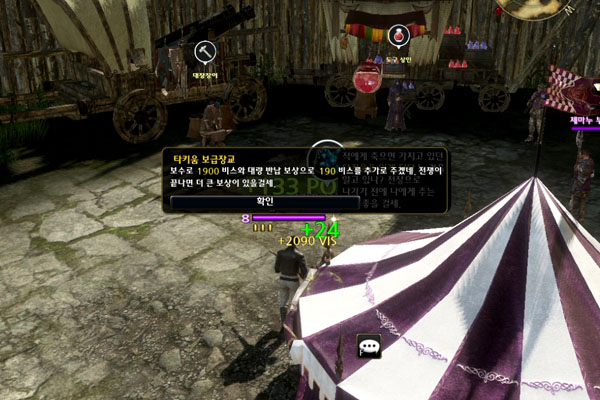Open the chat speech bubble icon
The height and width of the screenshot is (400, 600).
370,346
